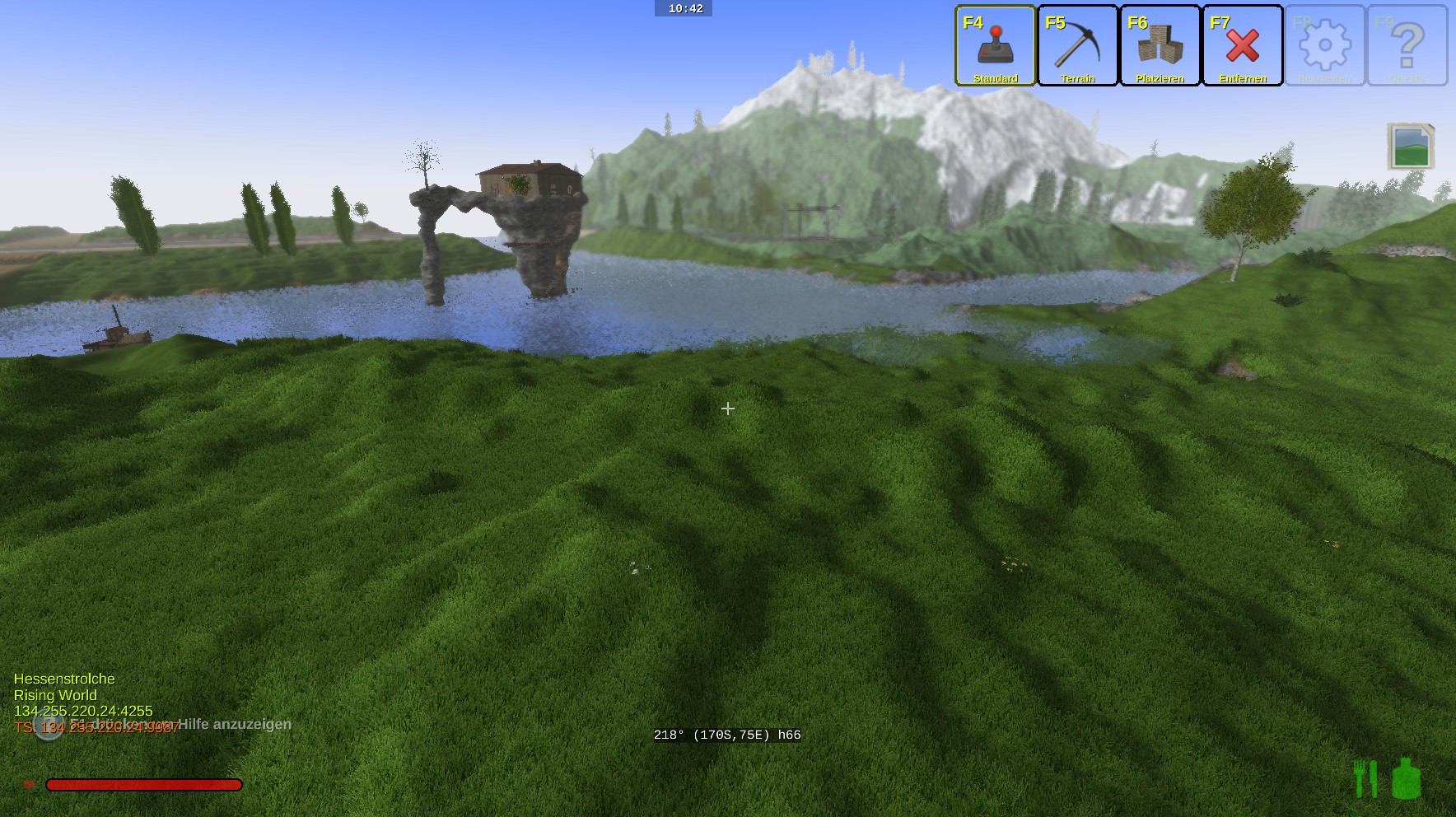Screen dimensions: 1456x817
Task: Switch to the Terrain pickaxe tool
Action: coord(1077,45)
